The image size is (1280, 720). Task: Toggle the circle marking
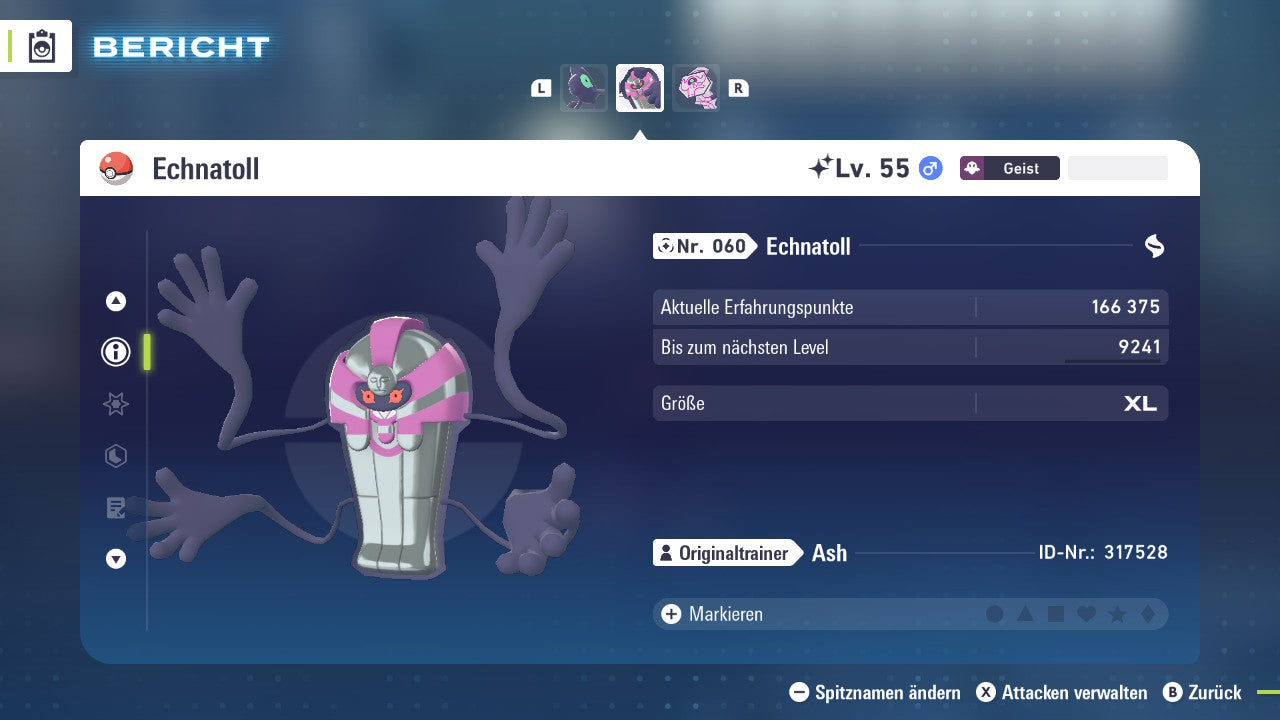click(x=995, y=614)
